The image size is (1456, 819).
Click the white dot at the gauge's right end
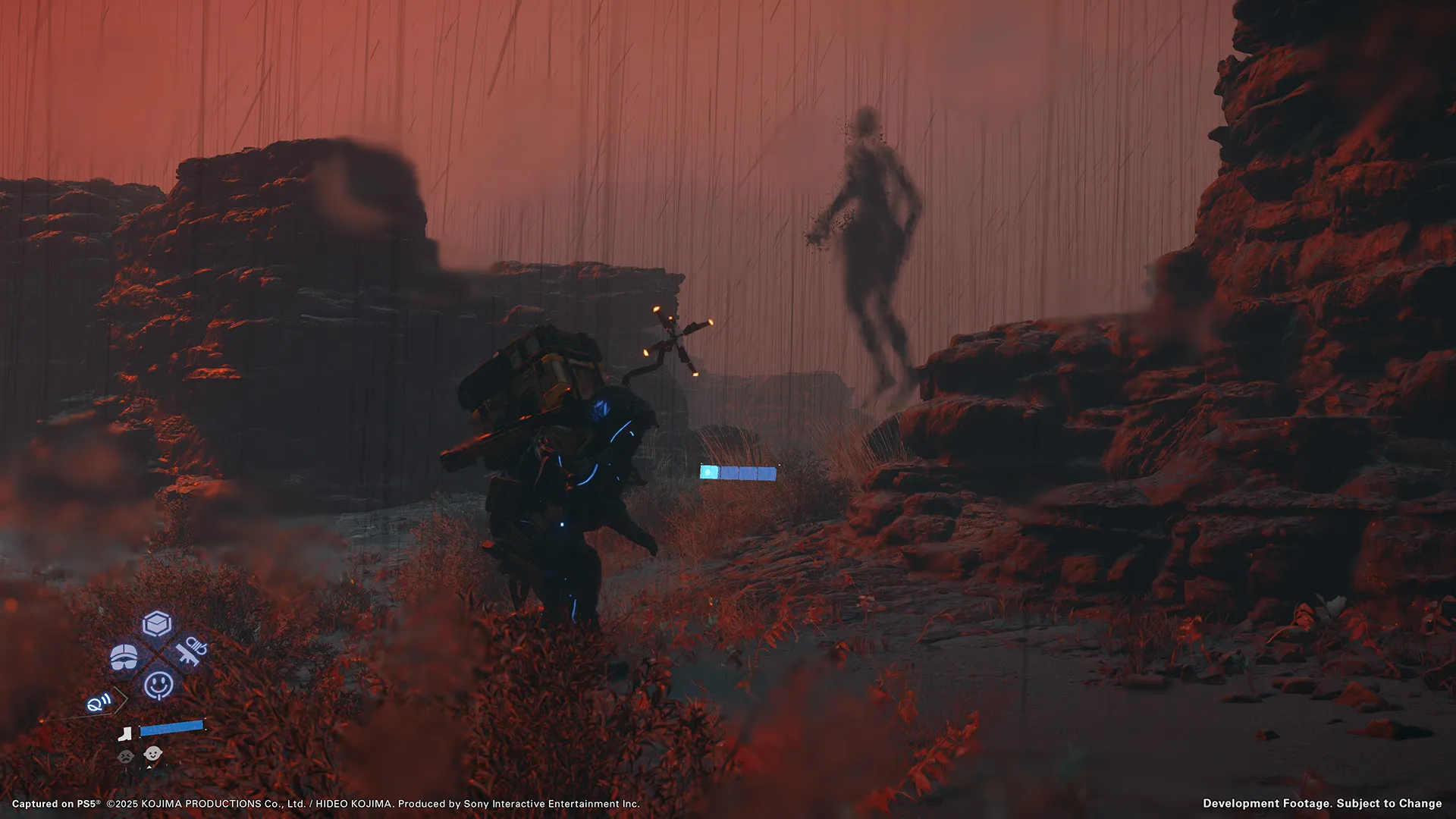779,465
